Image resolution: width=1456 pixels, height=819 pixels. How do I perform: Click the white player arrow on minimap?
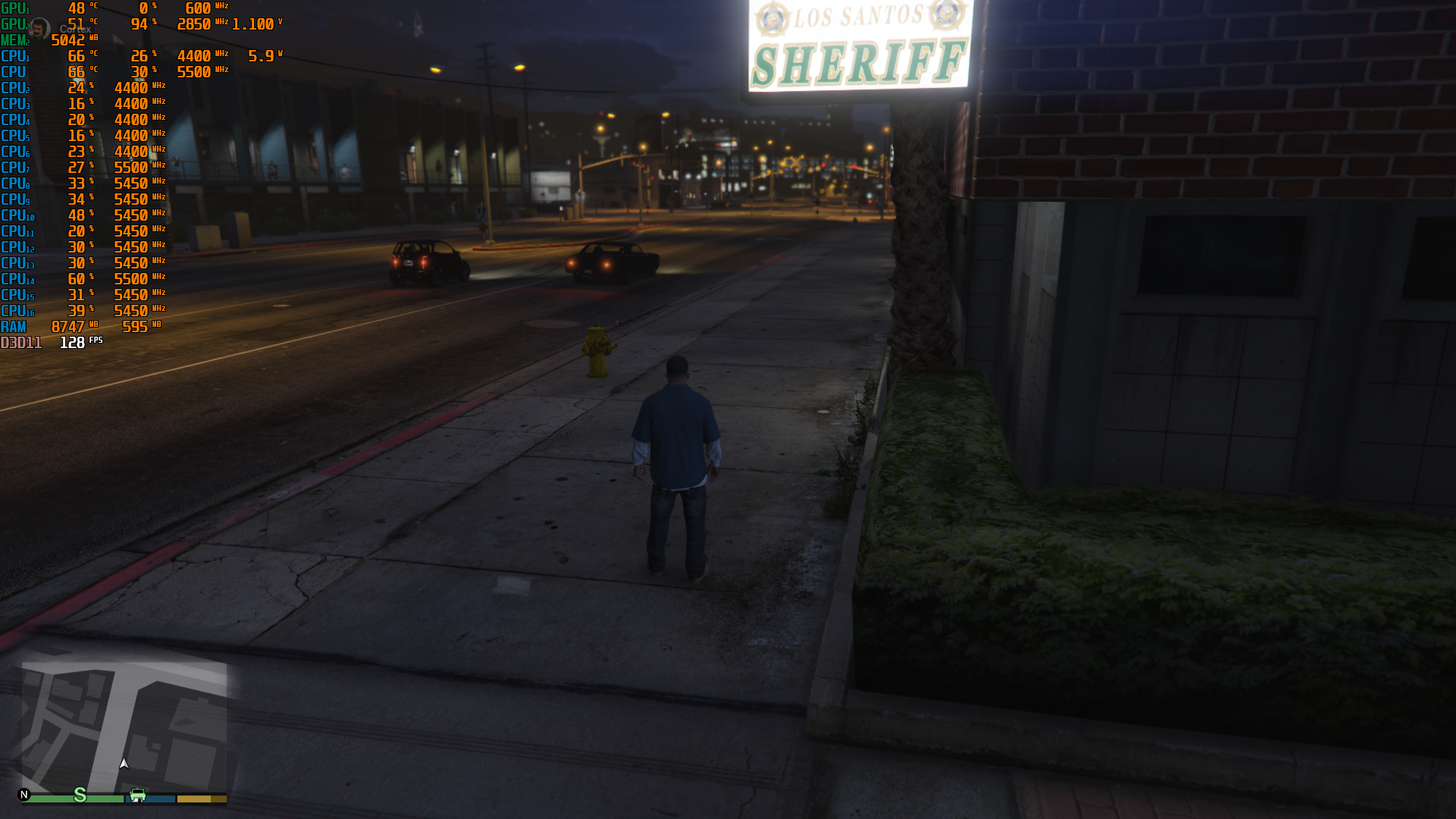click(x=124, y=764)
